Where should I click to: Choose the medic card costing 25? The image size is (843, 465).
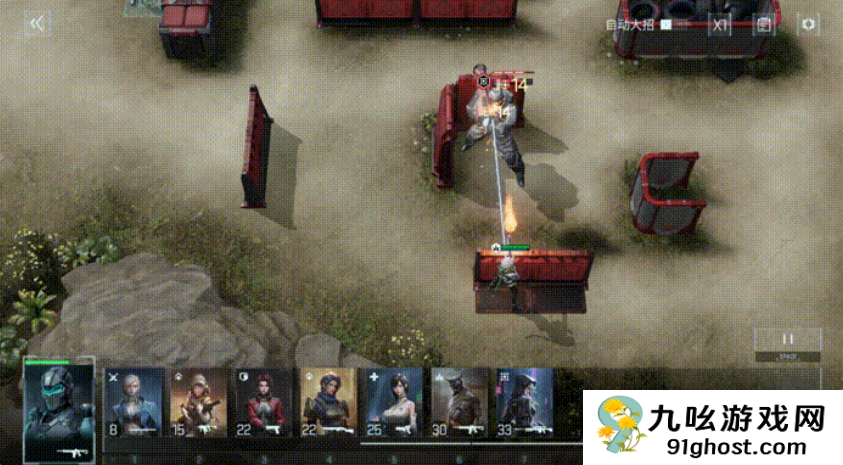[394, 405]
